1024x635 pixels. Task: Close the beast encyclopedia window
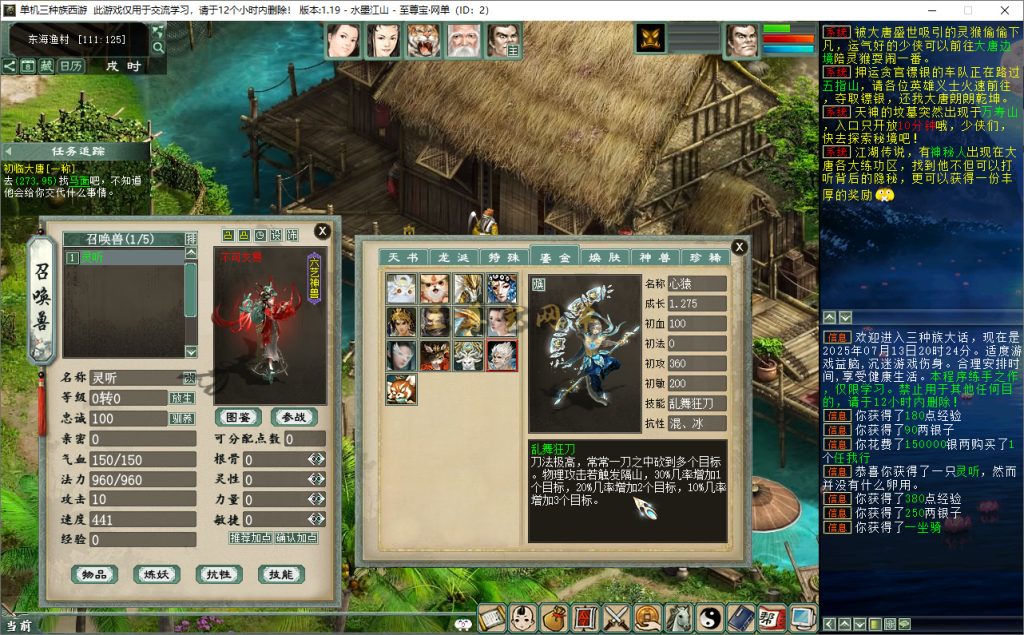pyautogui.click(x=739, y=247)
